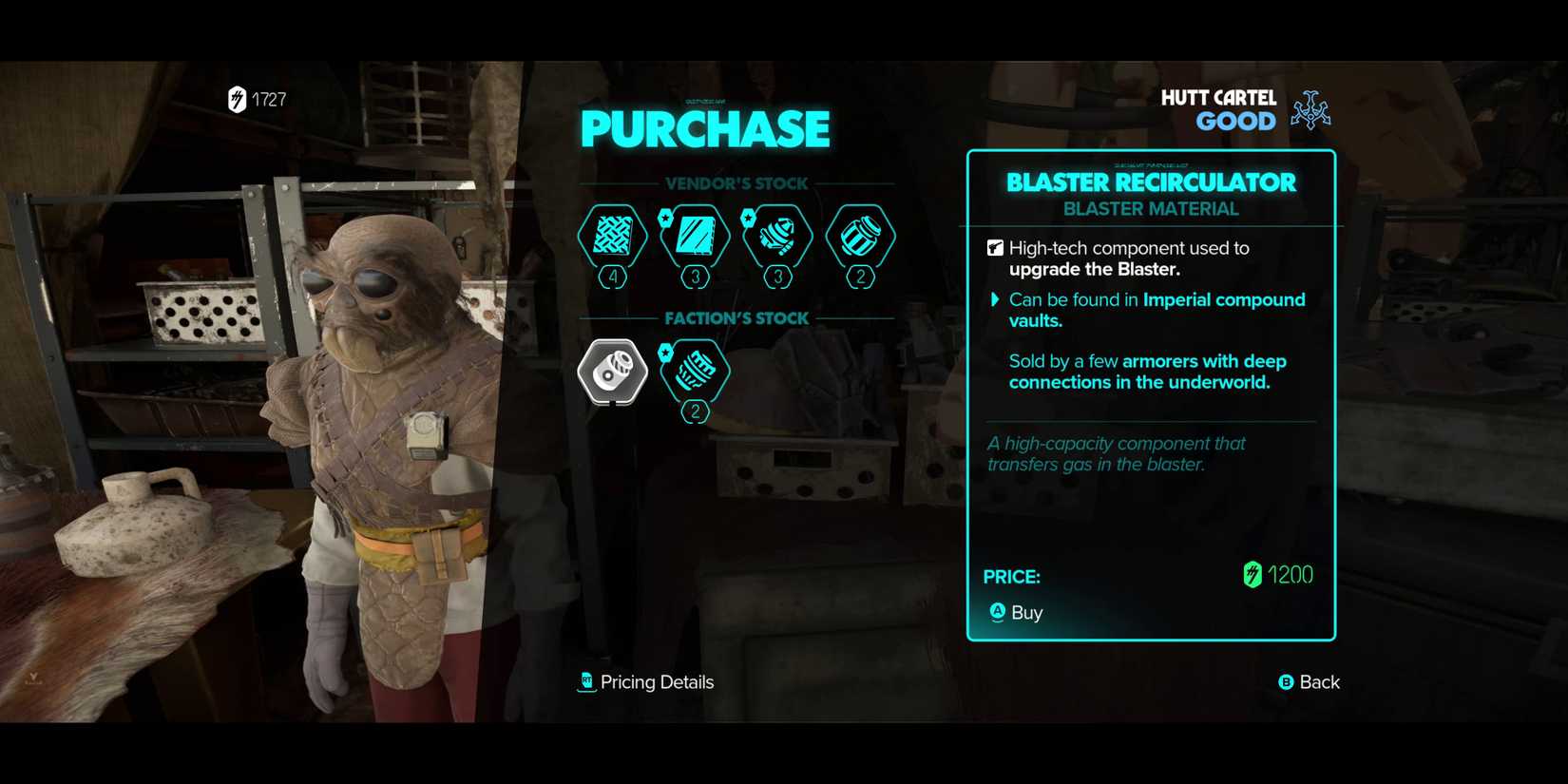The image size is (1568, 784).
Task: Click the Blaster Recirculator title in the panel
Action: tap(1152, 182)
